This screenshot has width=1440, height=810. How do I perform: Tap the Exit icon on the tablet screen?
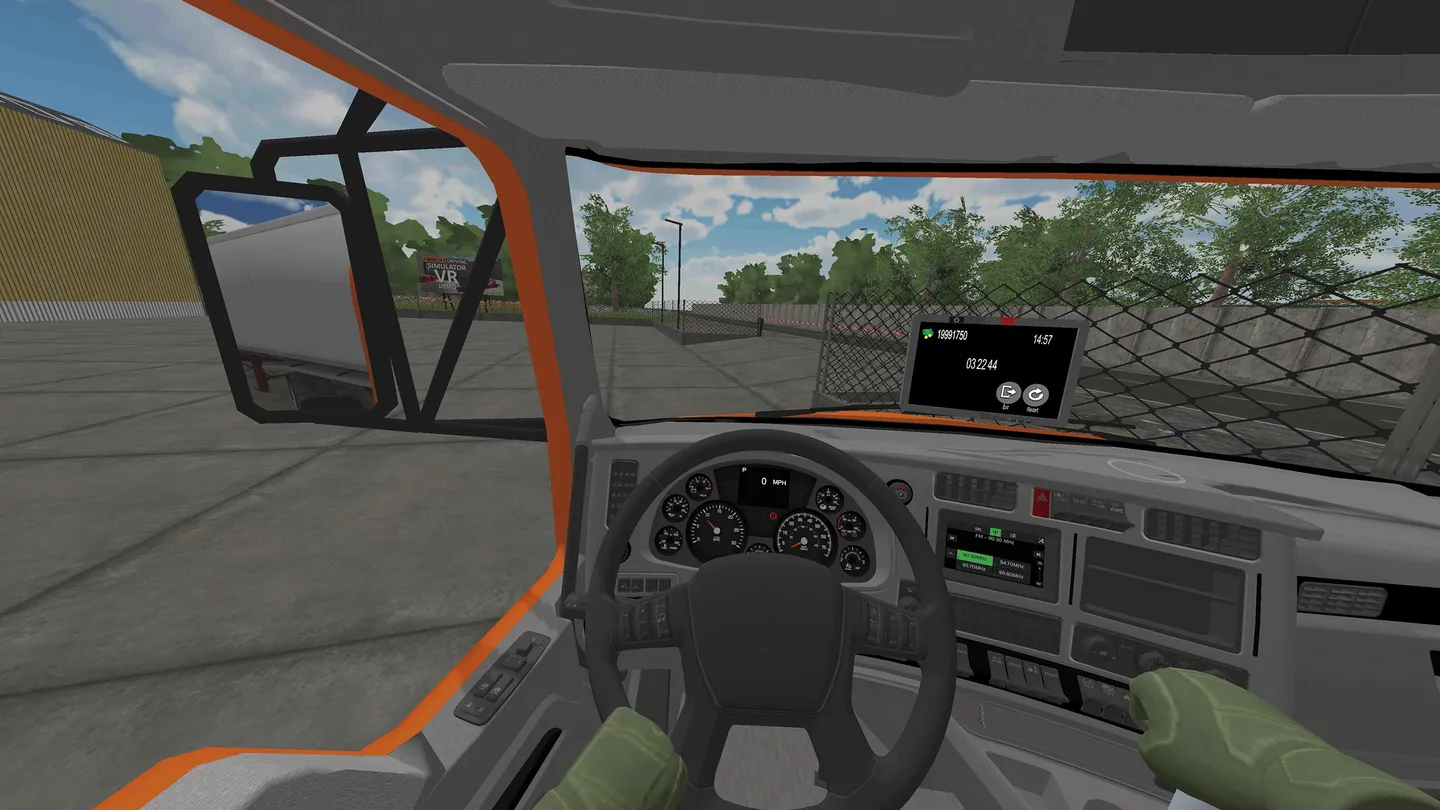click(x=1007, y=393)
